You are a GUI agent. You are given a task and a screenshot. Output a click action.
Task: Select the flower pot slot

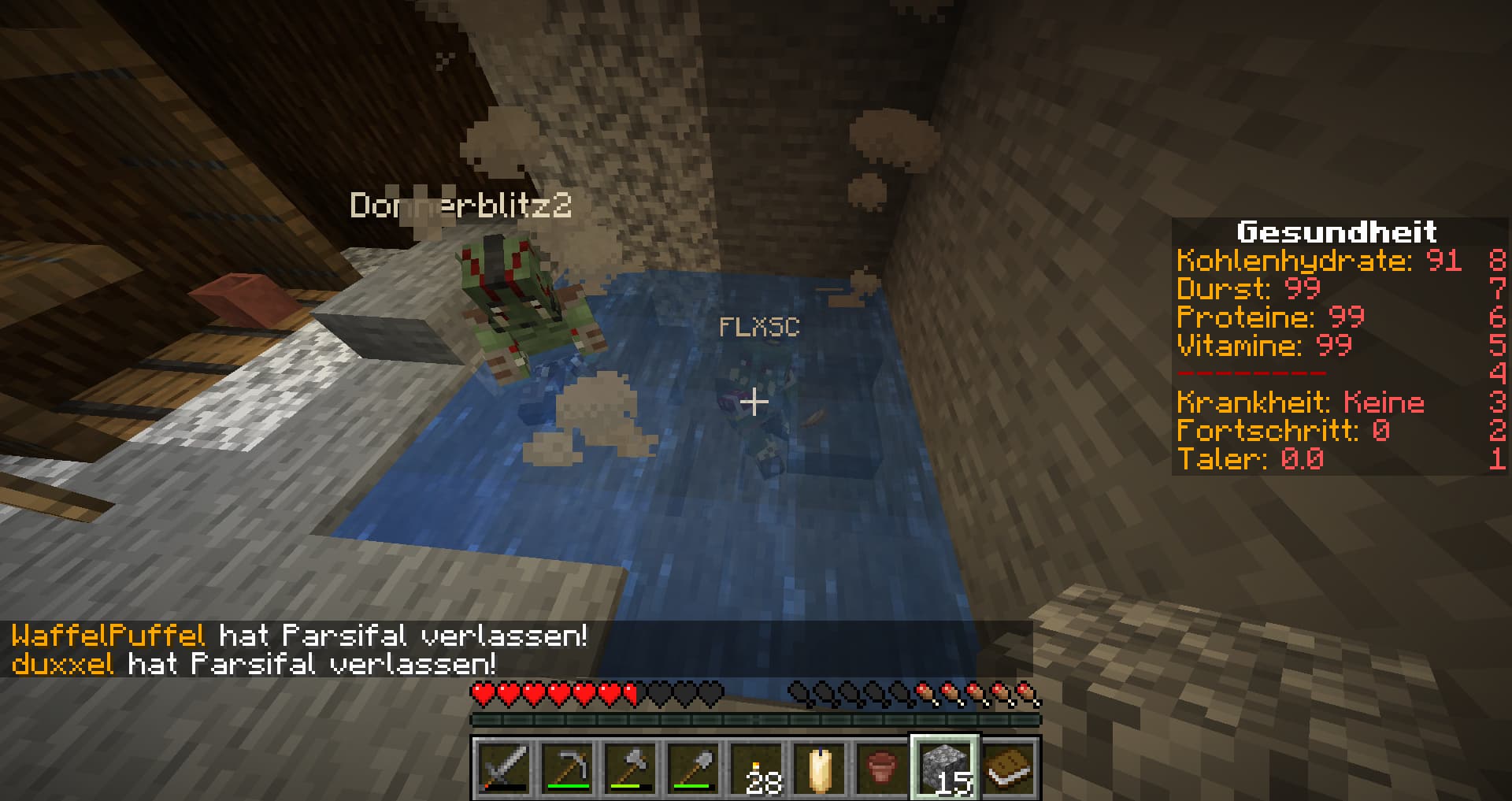[882, 767]
